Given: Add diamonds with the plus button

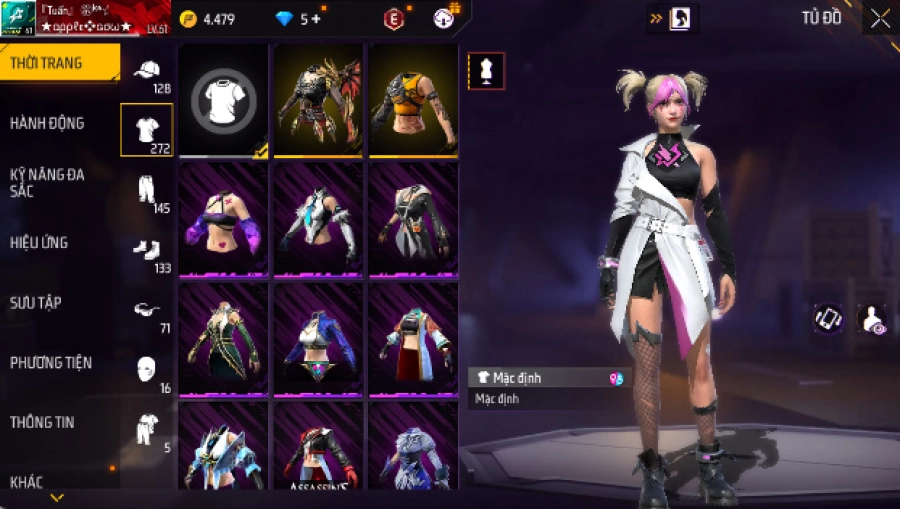Looking at the screenshot, I should point(317,19).
